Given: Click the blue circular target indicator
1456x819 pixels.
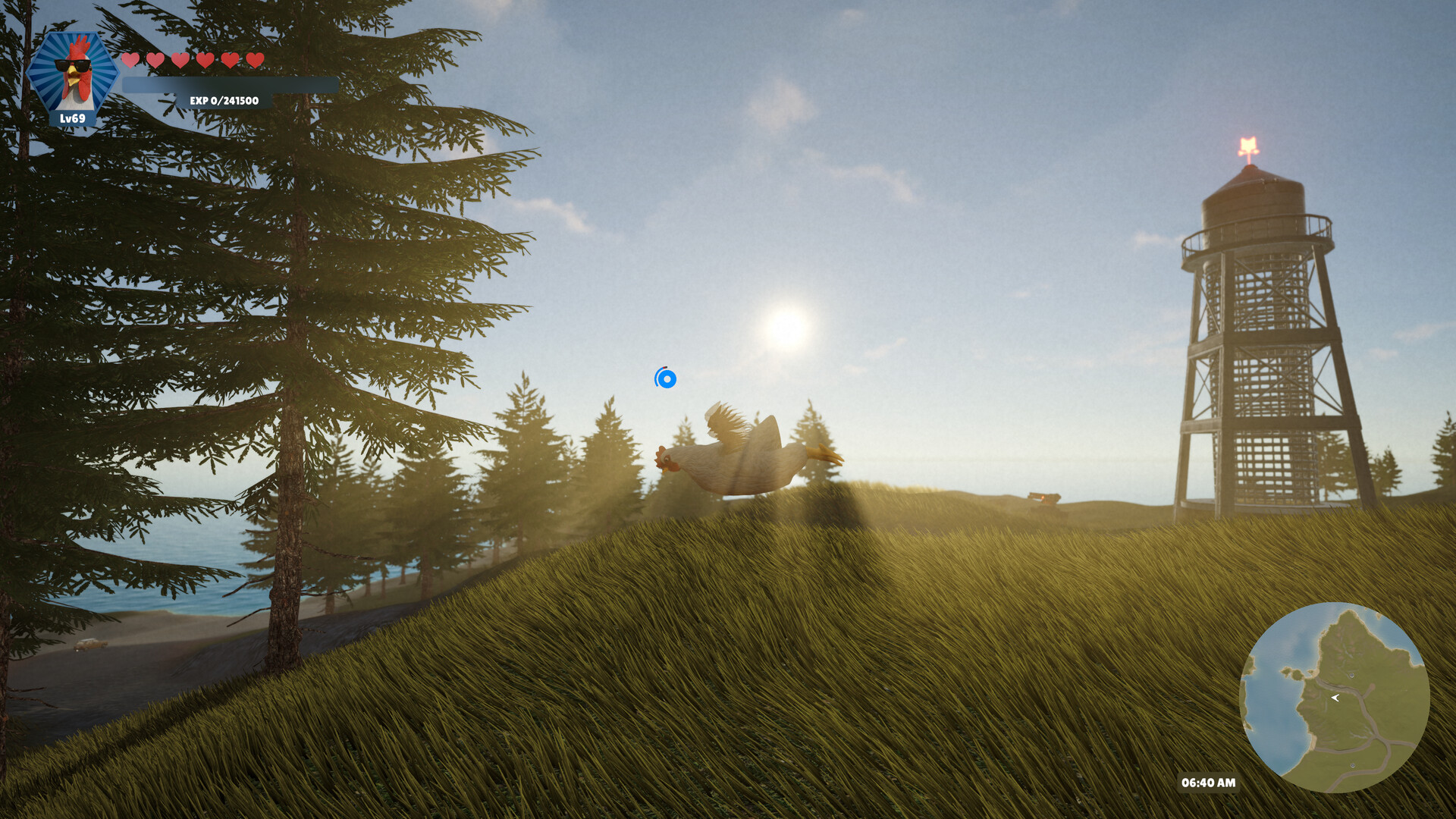Looking at the screenshot, I should [665, 378].
